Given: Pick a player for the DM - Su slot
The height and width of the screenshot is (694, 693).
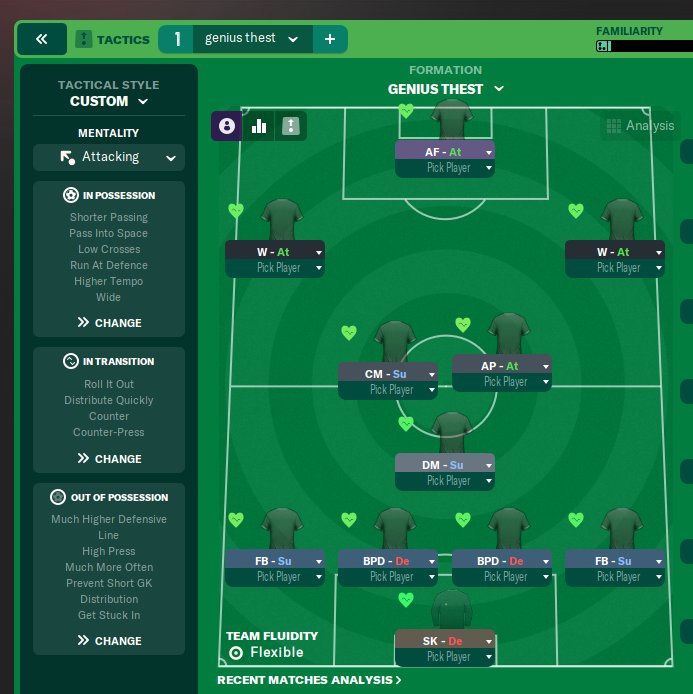Looking at the screenshot, I should (444, 481).
